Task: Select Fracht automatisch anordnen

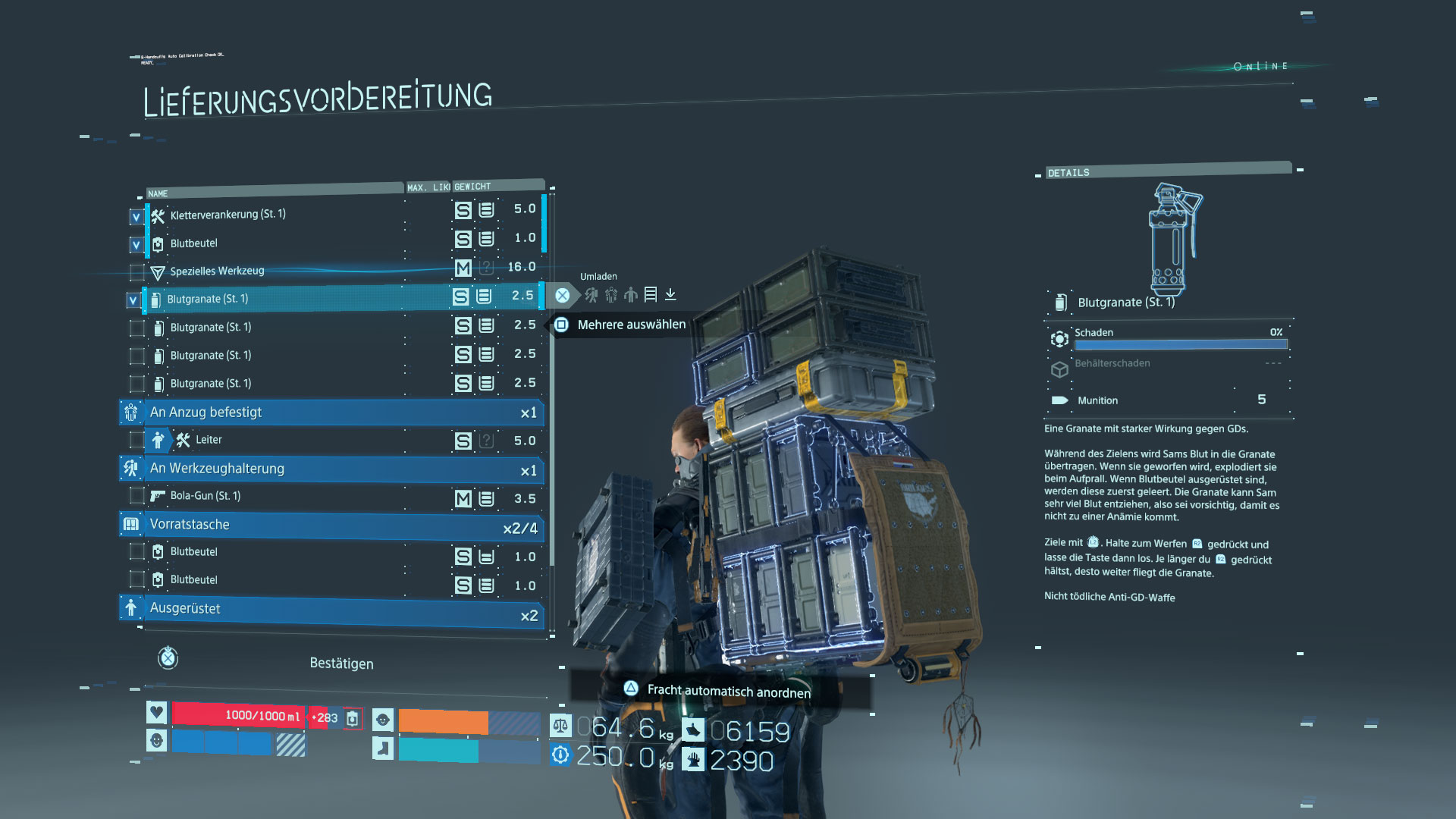Action: point(727,691)
